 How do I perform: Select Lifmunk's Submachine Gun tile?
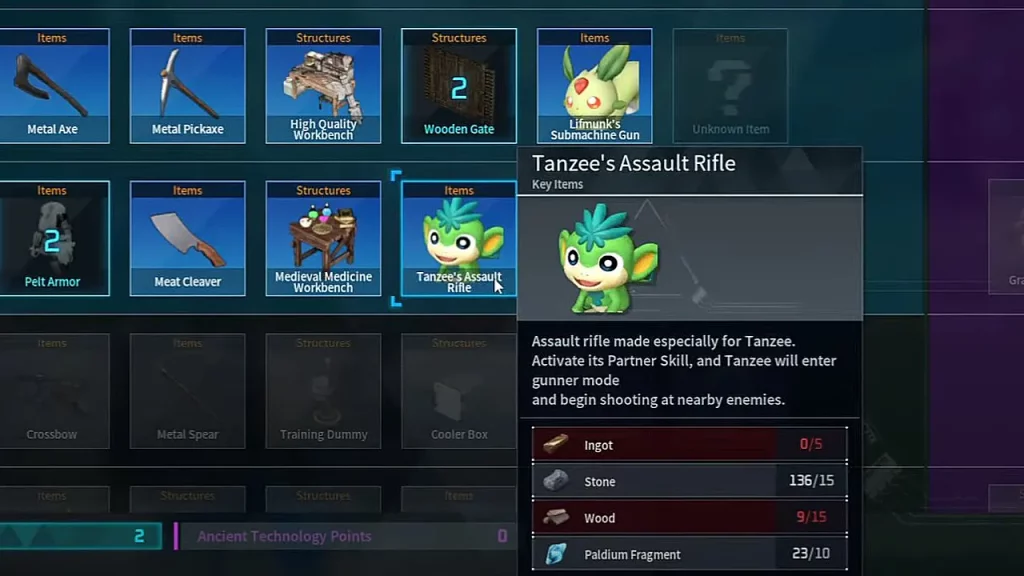(x=594, y=86)
